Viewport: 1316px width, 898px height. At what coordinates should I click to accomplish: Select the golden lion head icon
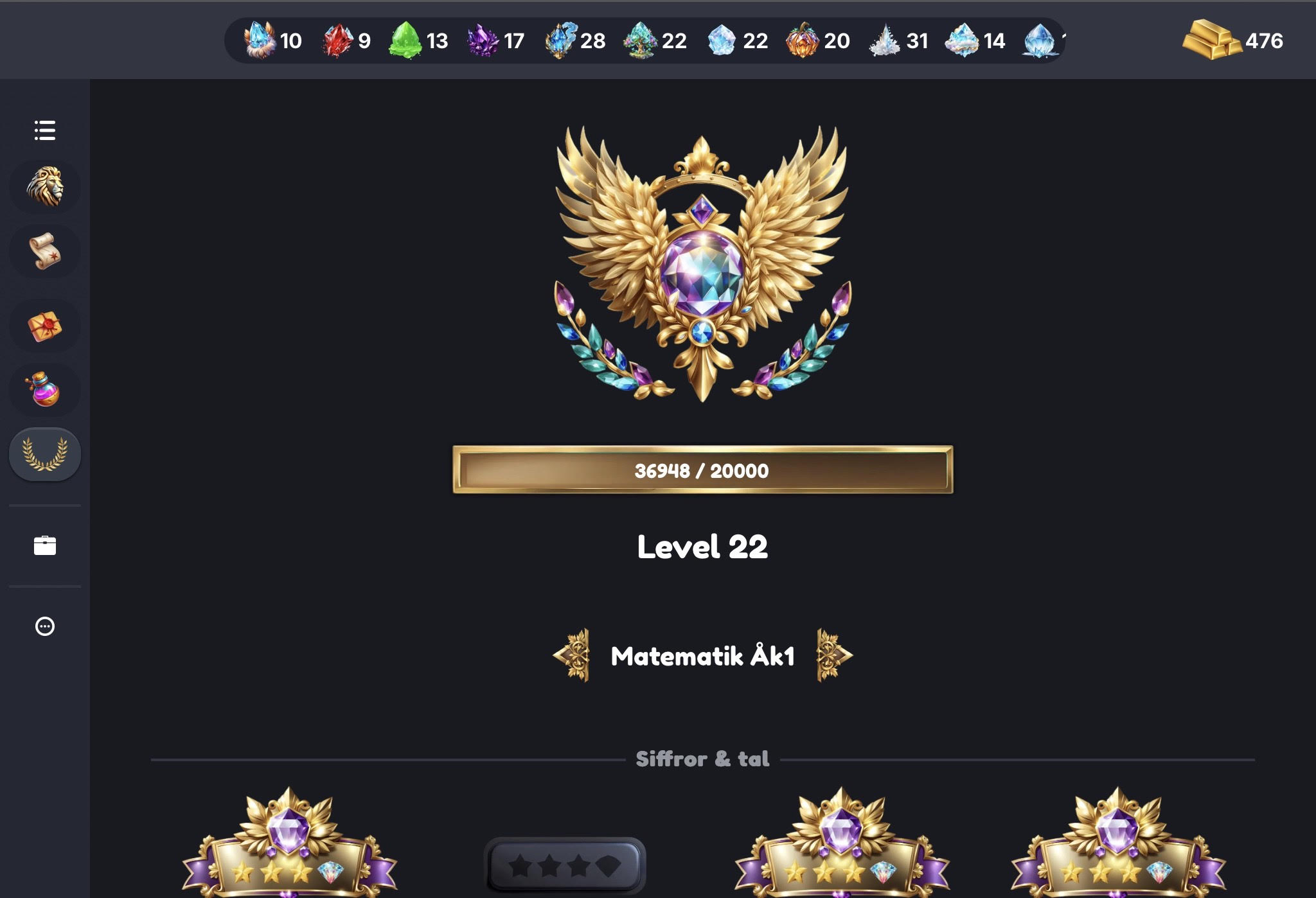coord(45,187)
